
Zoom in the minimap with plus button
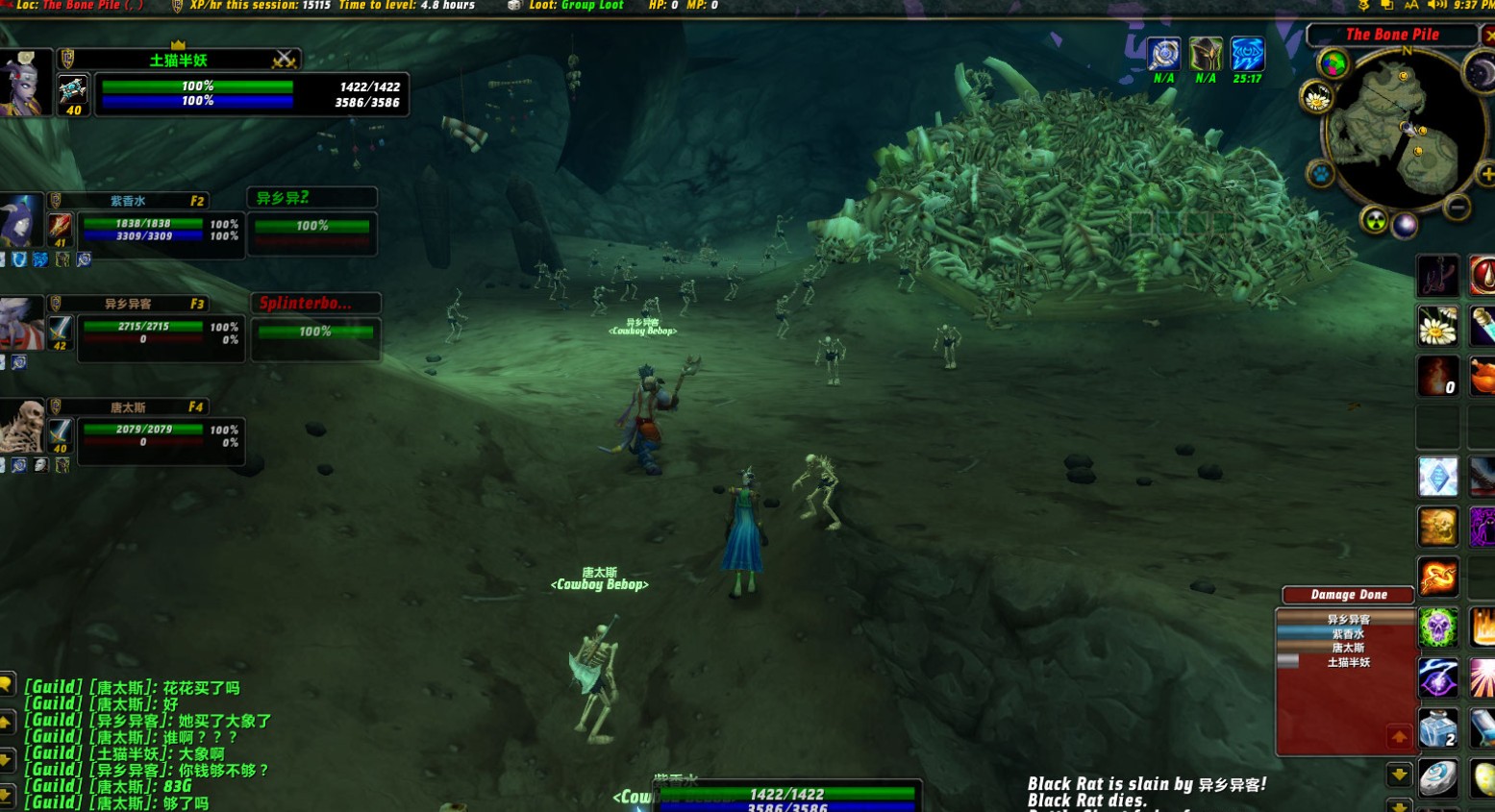(1485, 175)
